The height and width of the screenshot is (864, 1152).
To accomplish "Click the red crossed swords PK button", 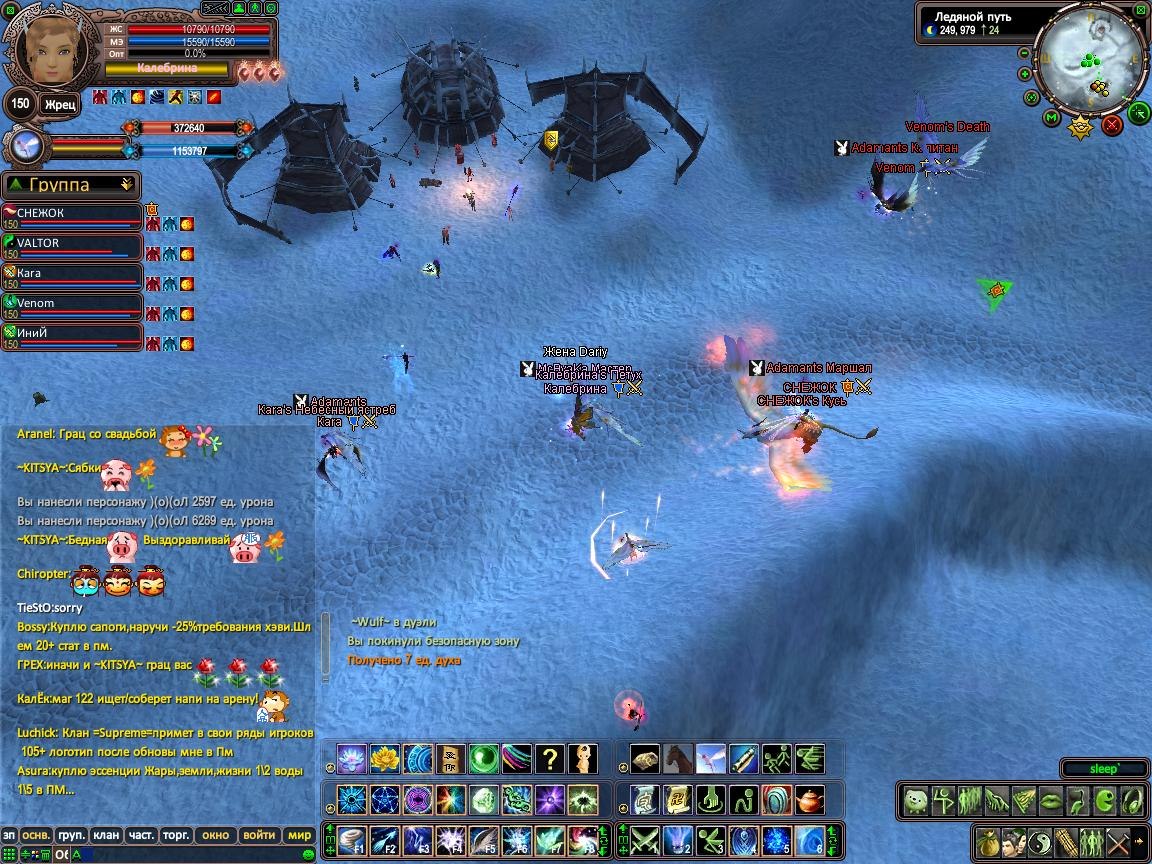I will [1112, 125].
